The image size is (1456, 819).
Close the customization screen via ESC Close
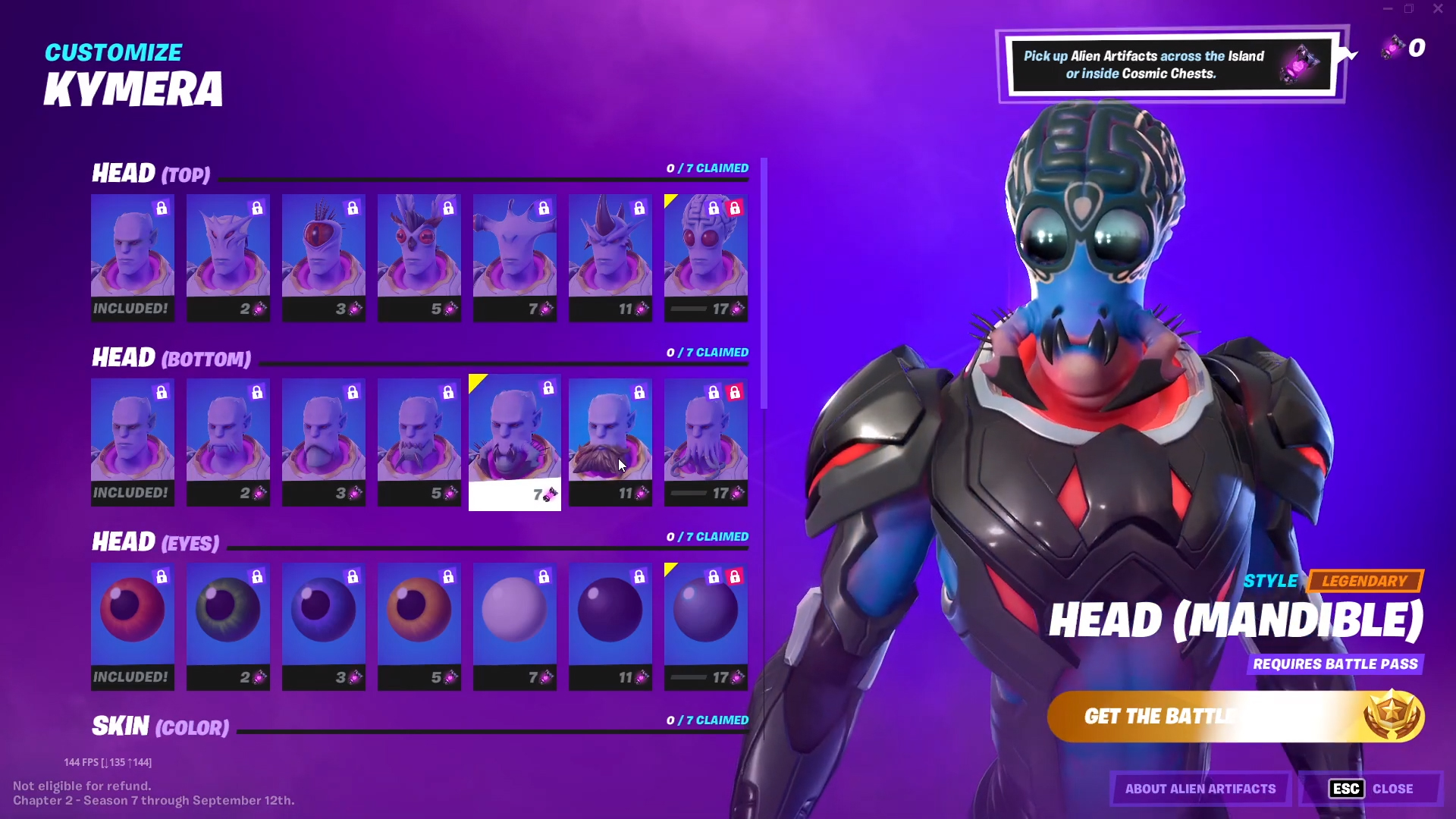coord(1370,789)
